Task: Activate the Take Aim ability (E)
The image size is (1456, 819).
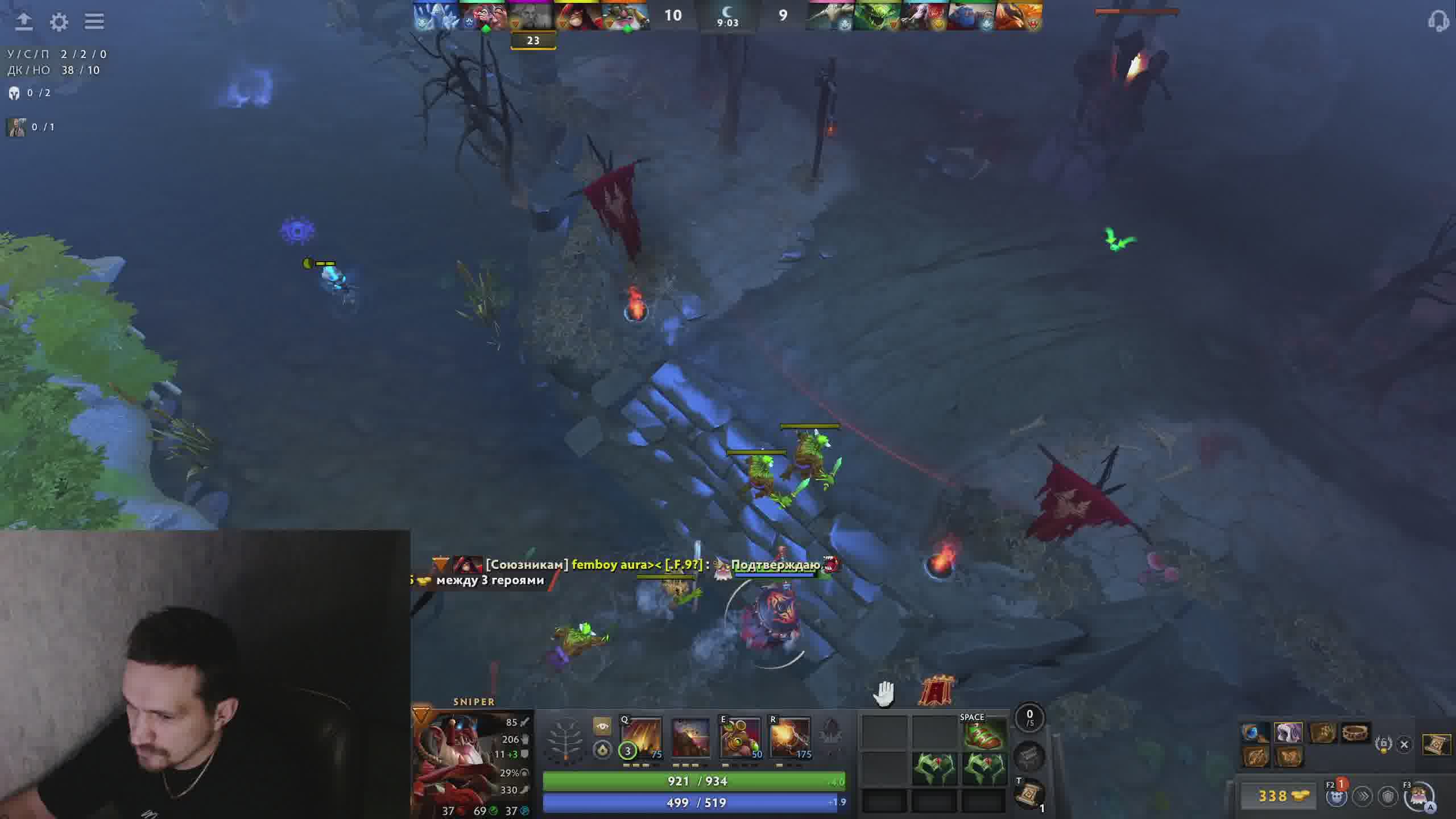Action: pyautogui.click(x=741, y=738)
